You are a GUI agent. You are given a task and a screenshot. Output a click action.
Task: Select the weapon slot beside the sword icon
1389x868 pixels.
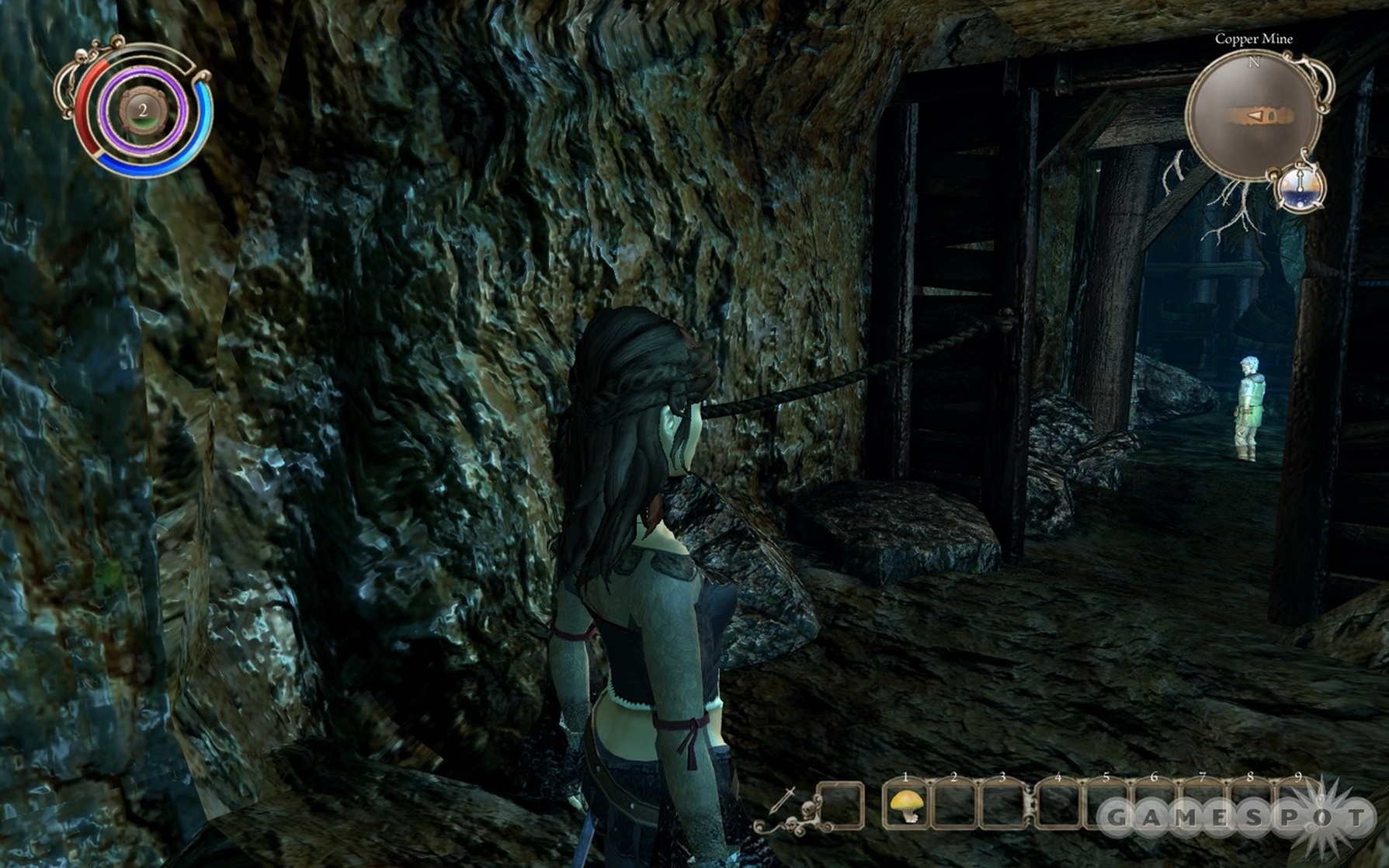point(841,806)
